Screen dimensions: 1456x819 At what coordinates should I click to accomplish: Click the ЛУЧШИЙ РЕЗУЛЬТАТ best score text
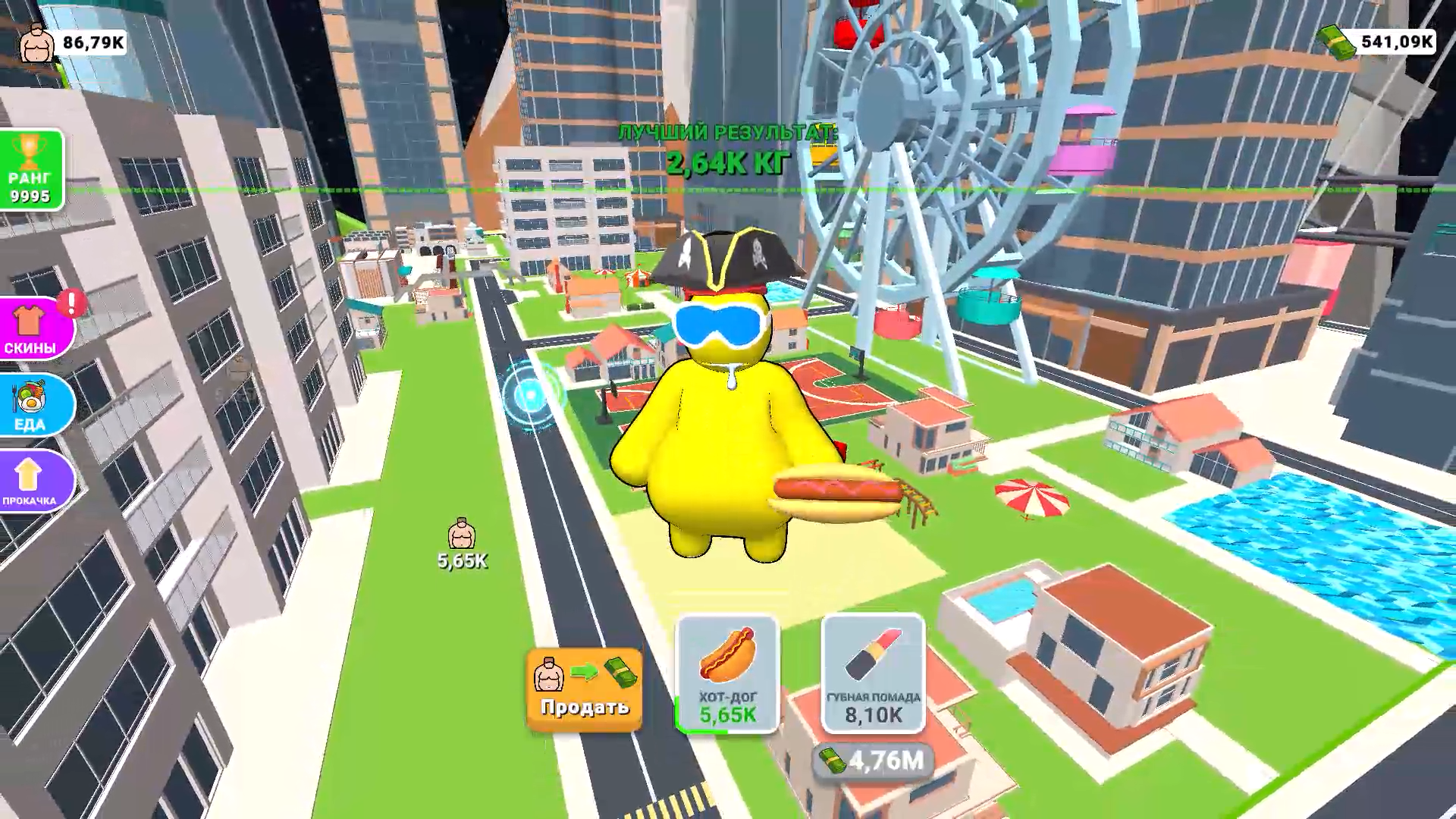728,130
